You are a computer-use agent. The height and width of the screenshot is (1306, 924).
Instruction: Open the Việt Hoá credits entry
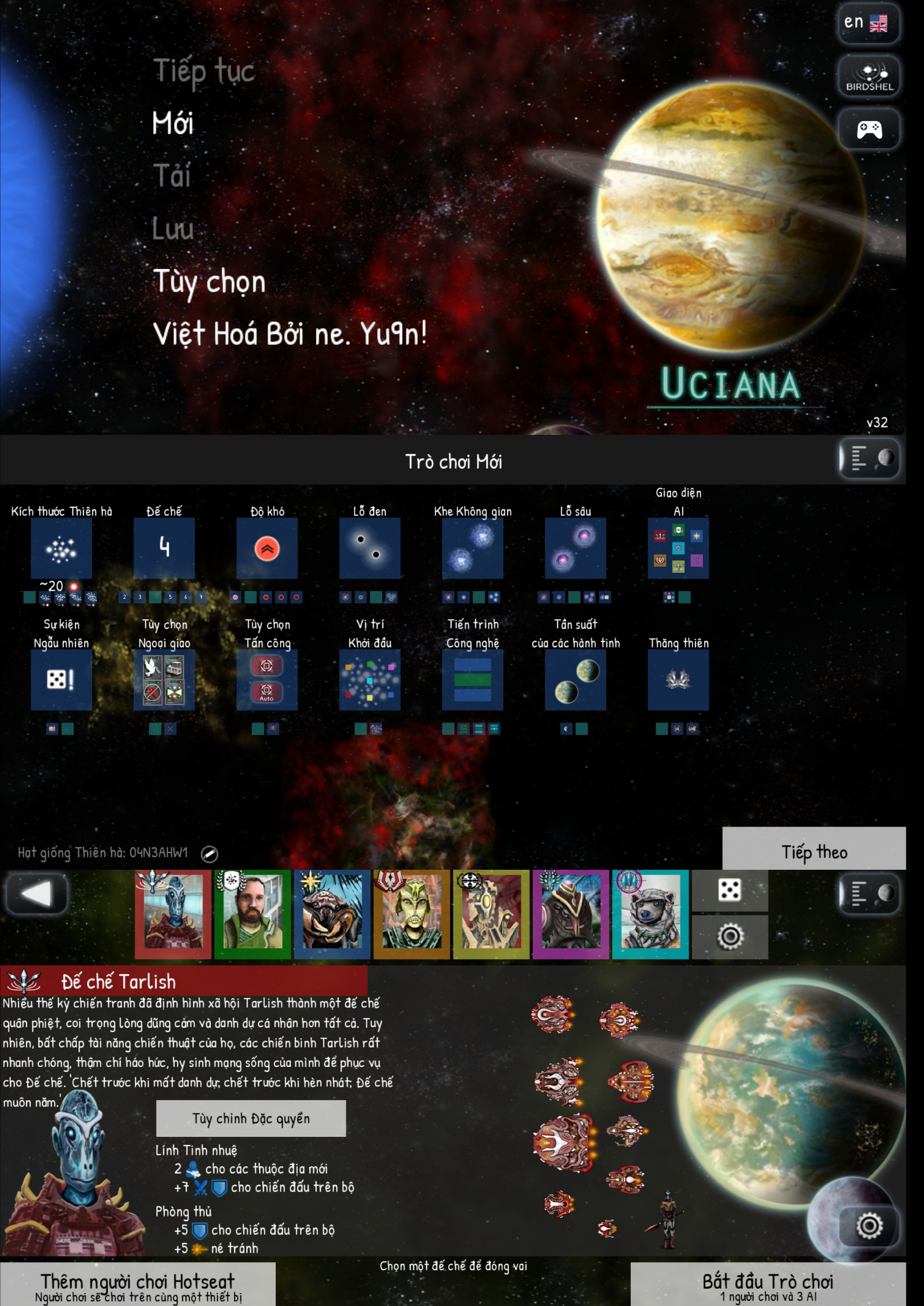(290, 333)
